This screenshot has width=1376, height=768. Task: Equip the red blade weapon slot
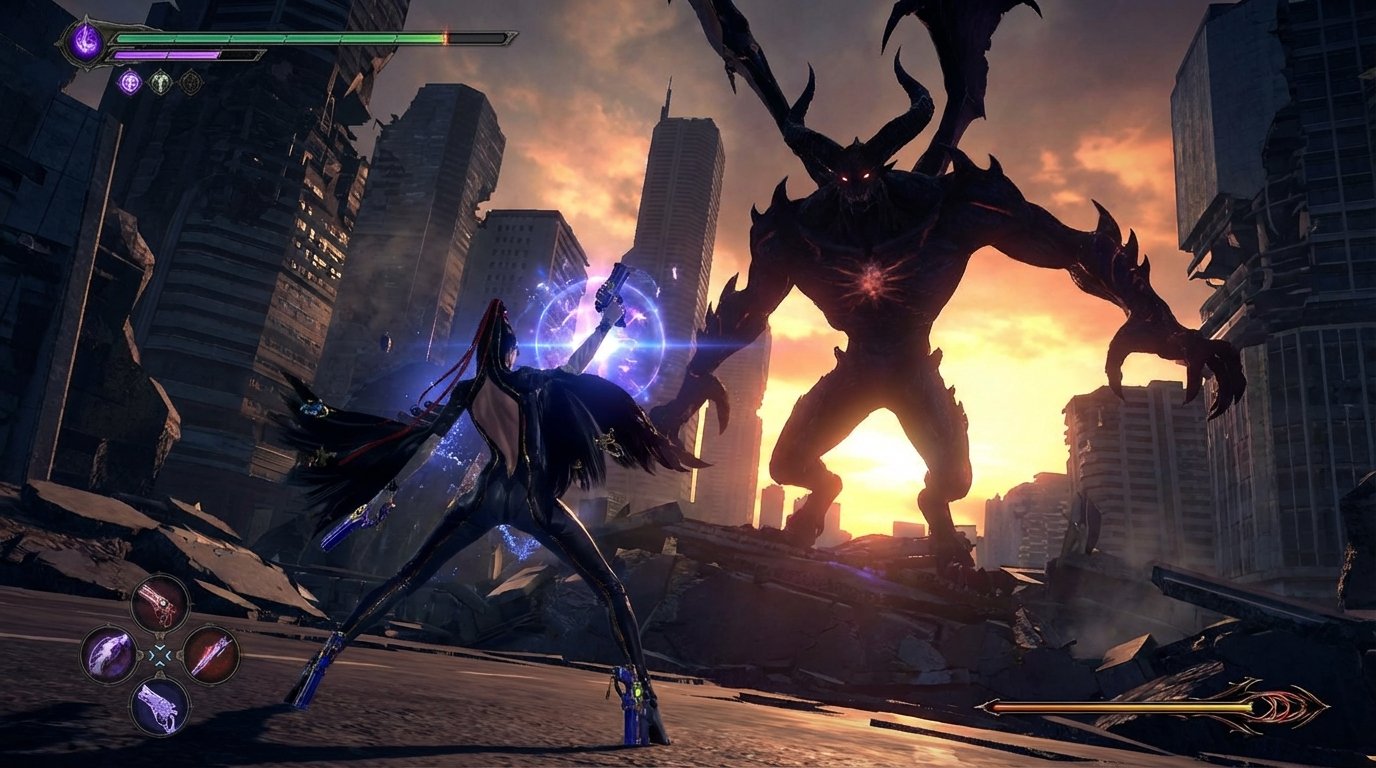click(x=211, y=654)
